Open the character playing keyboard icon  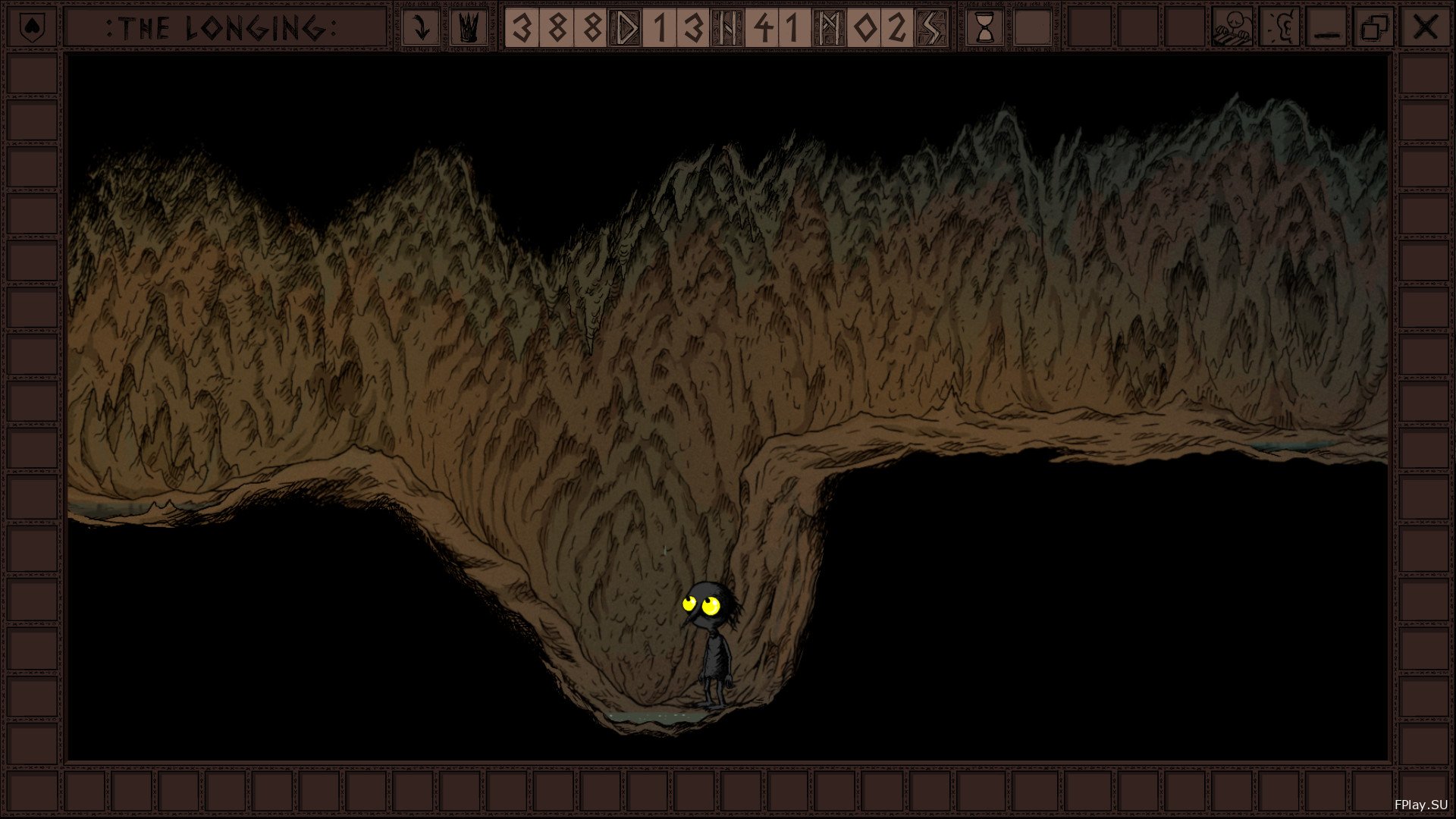1232,29
